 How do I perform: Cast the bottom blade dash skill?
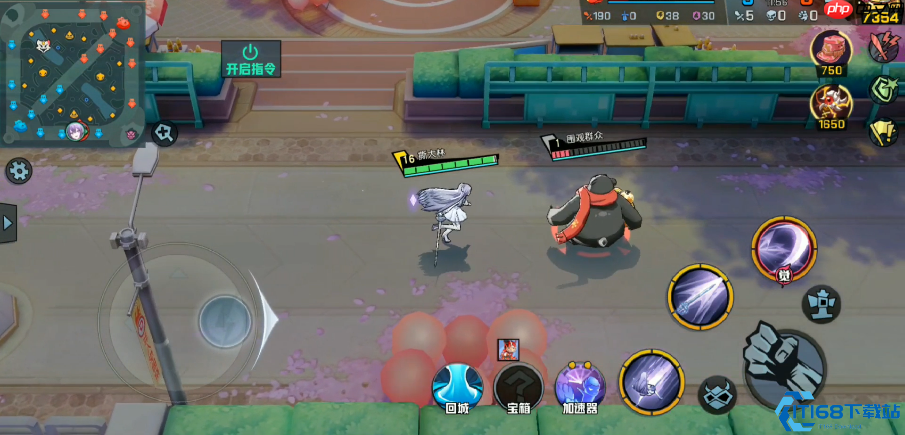pyautogui.click(x=651, y=381)
